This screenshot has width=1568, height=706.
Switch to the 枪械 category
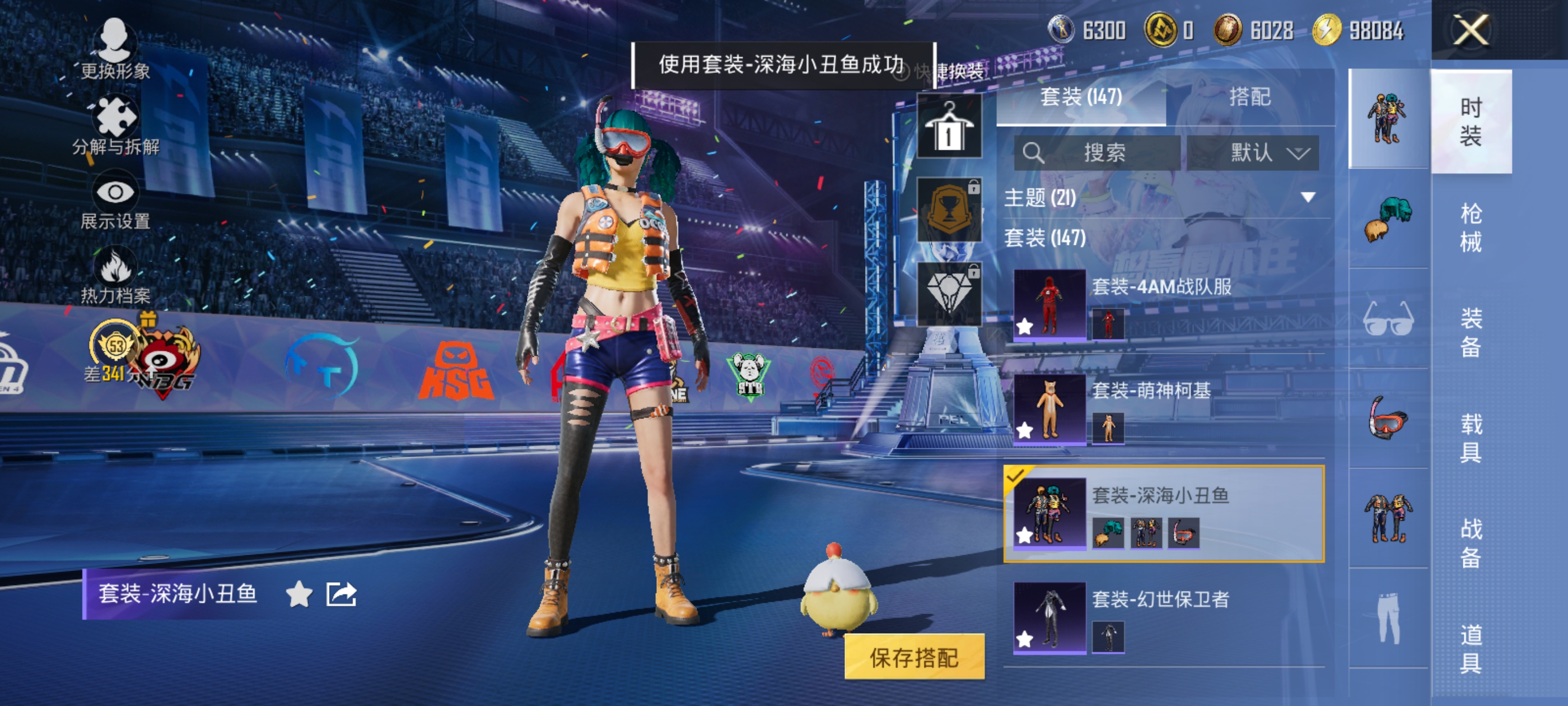click(x=1471, y=228)
